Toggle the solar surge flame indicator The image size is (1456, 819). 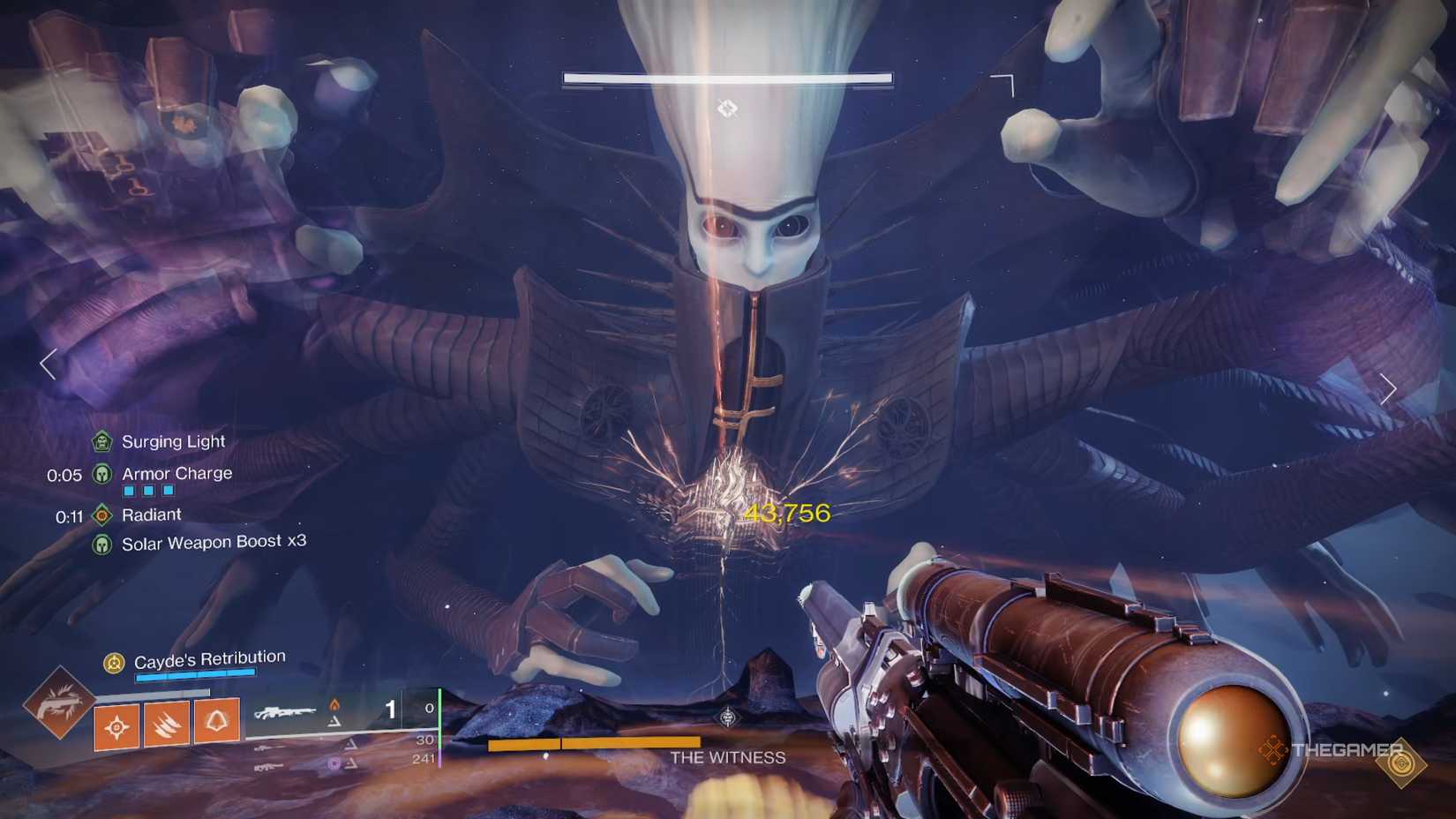[334, 704]
